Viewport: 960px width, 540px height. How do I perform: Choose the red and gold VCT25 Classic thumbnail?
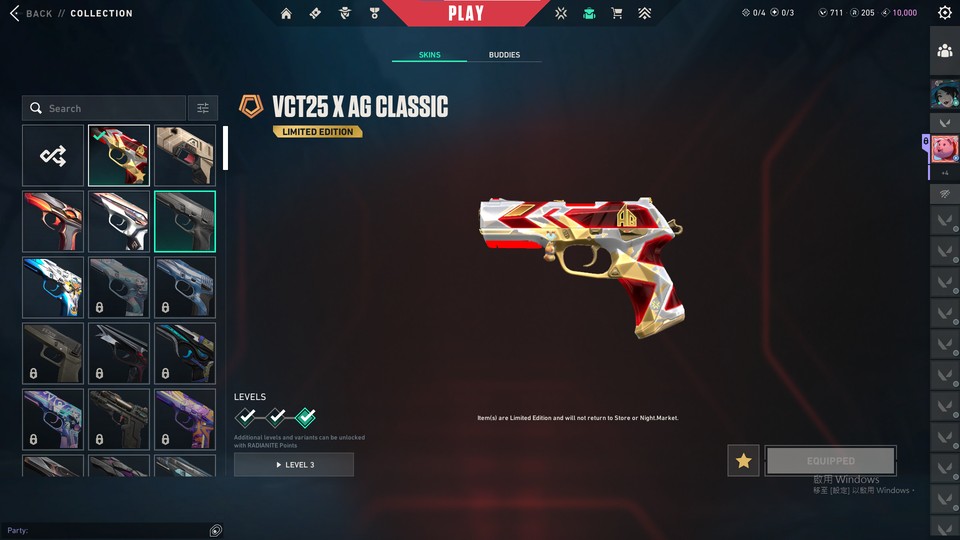tap(119, 155)
